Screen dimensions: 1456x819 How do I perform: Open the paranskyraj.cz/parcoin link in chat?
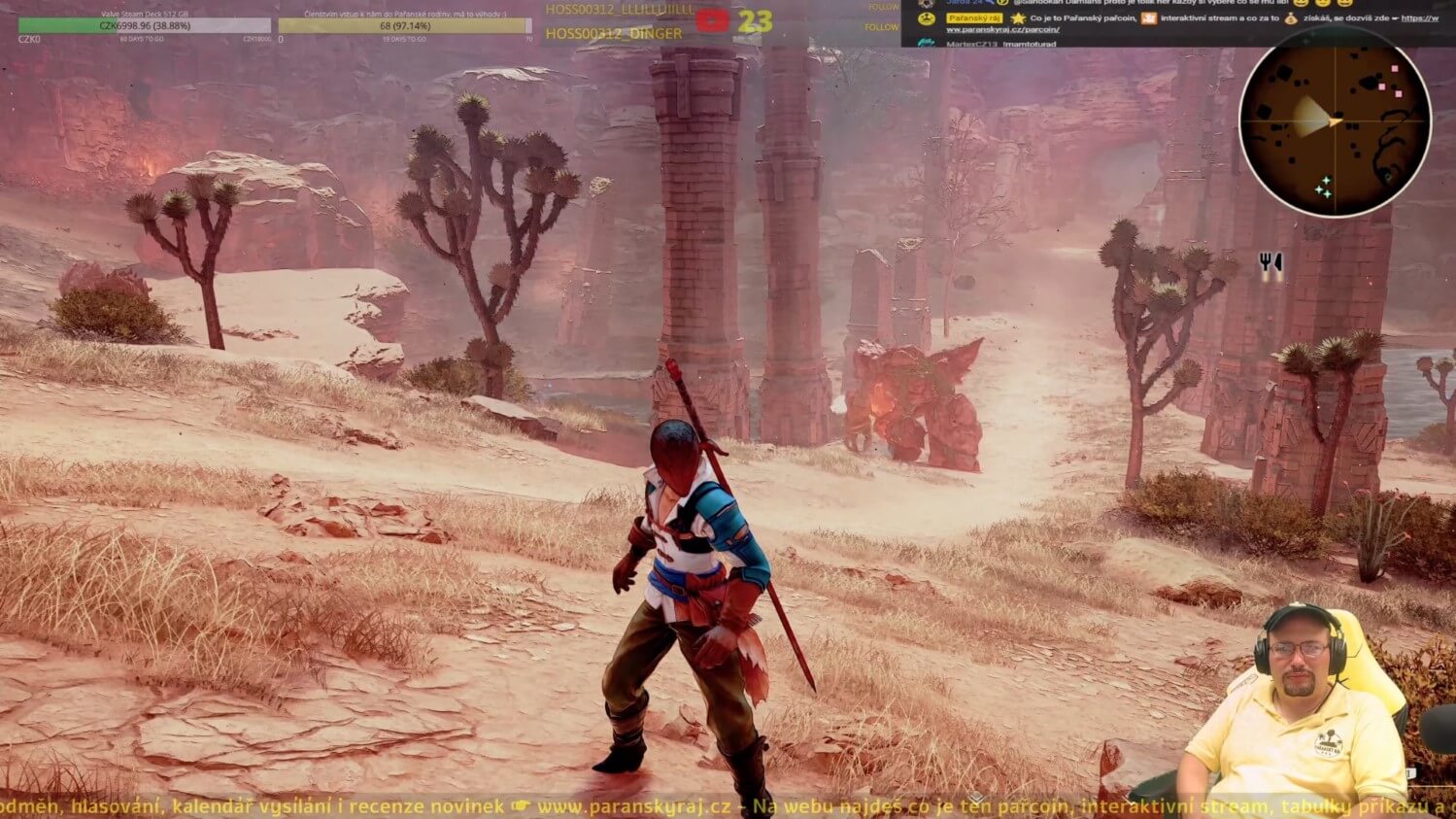coord(1002,30)
